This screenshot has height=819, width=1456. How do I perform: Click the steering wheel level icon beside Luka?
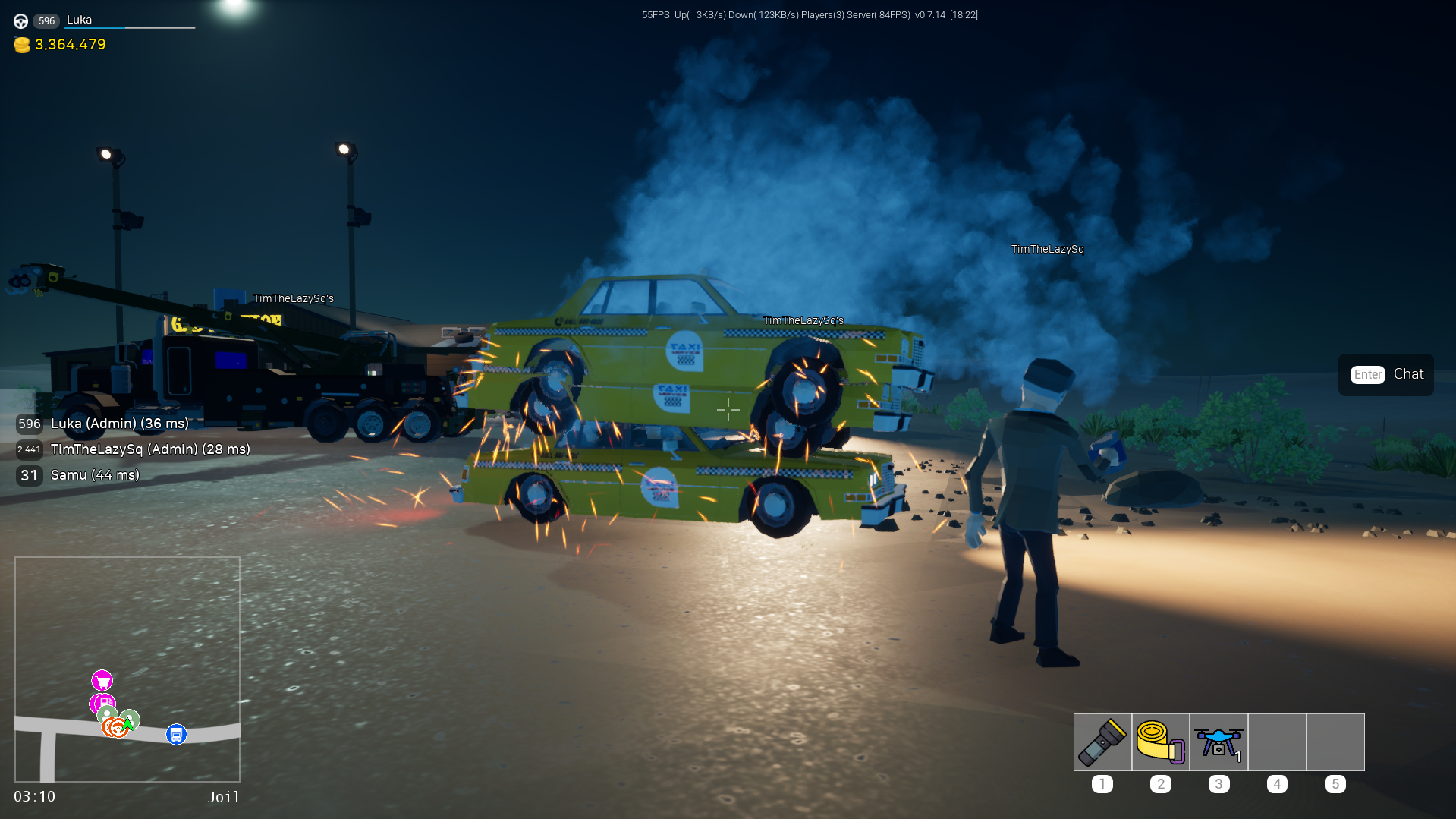coord(21,21)
